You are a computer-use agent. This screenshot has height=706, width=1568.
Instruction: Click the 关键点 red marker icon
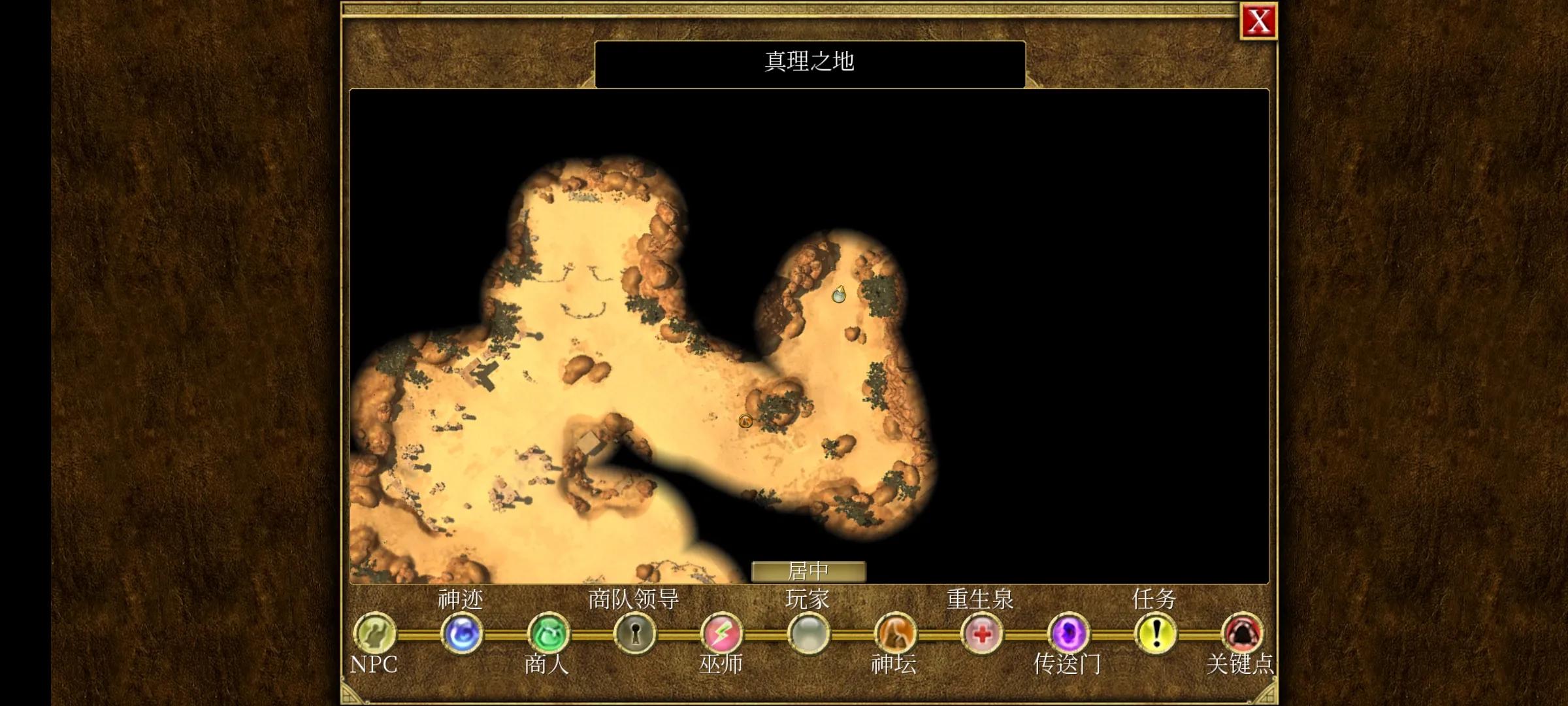click(x=1241, y=633)
